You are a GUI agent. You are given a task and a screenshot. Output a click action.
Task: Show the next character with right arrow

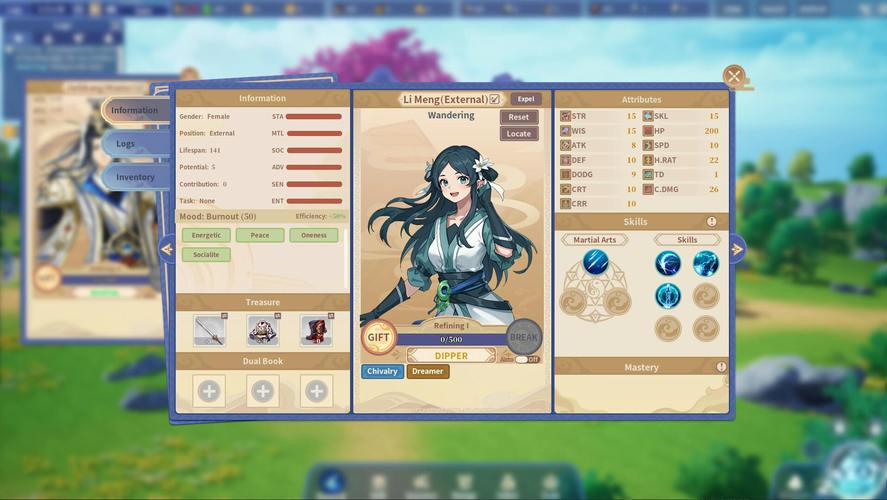click(737, 249)
